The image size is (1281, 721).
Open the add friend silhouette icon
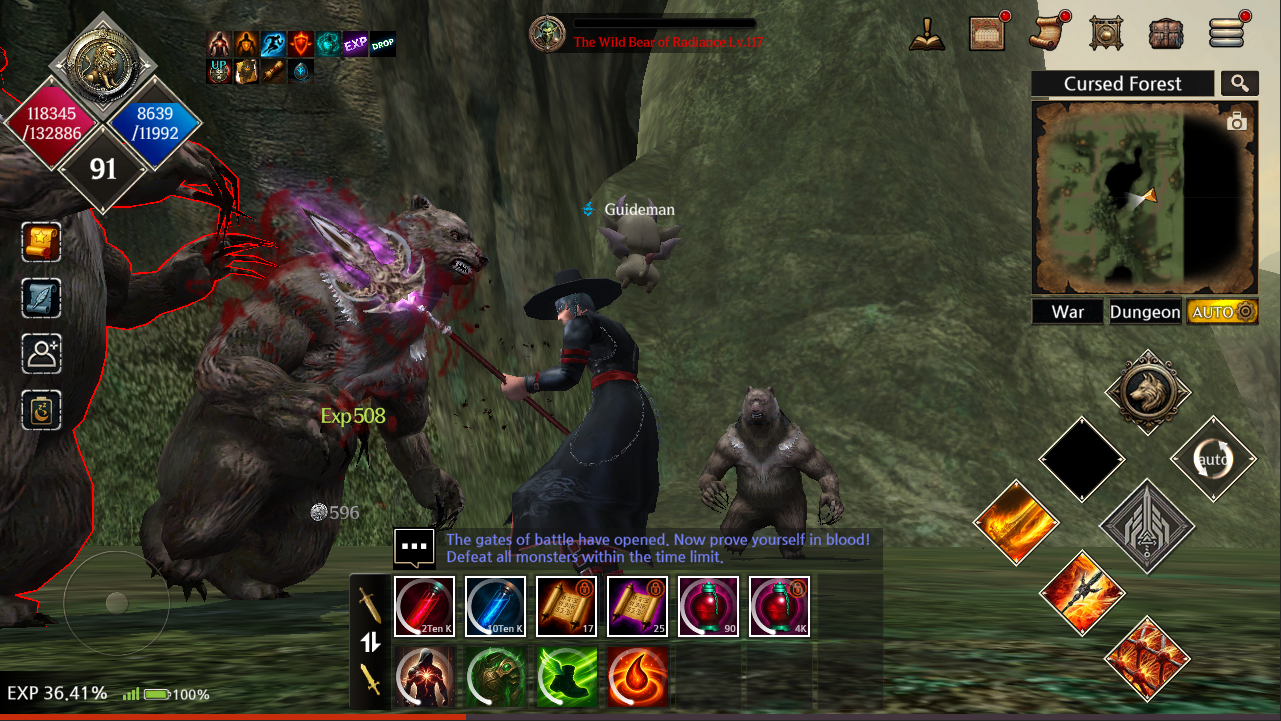coord(42,354)
